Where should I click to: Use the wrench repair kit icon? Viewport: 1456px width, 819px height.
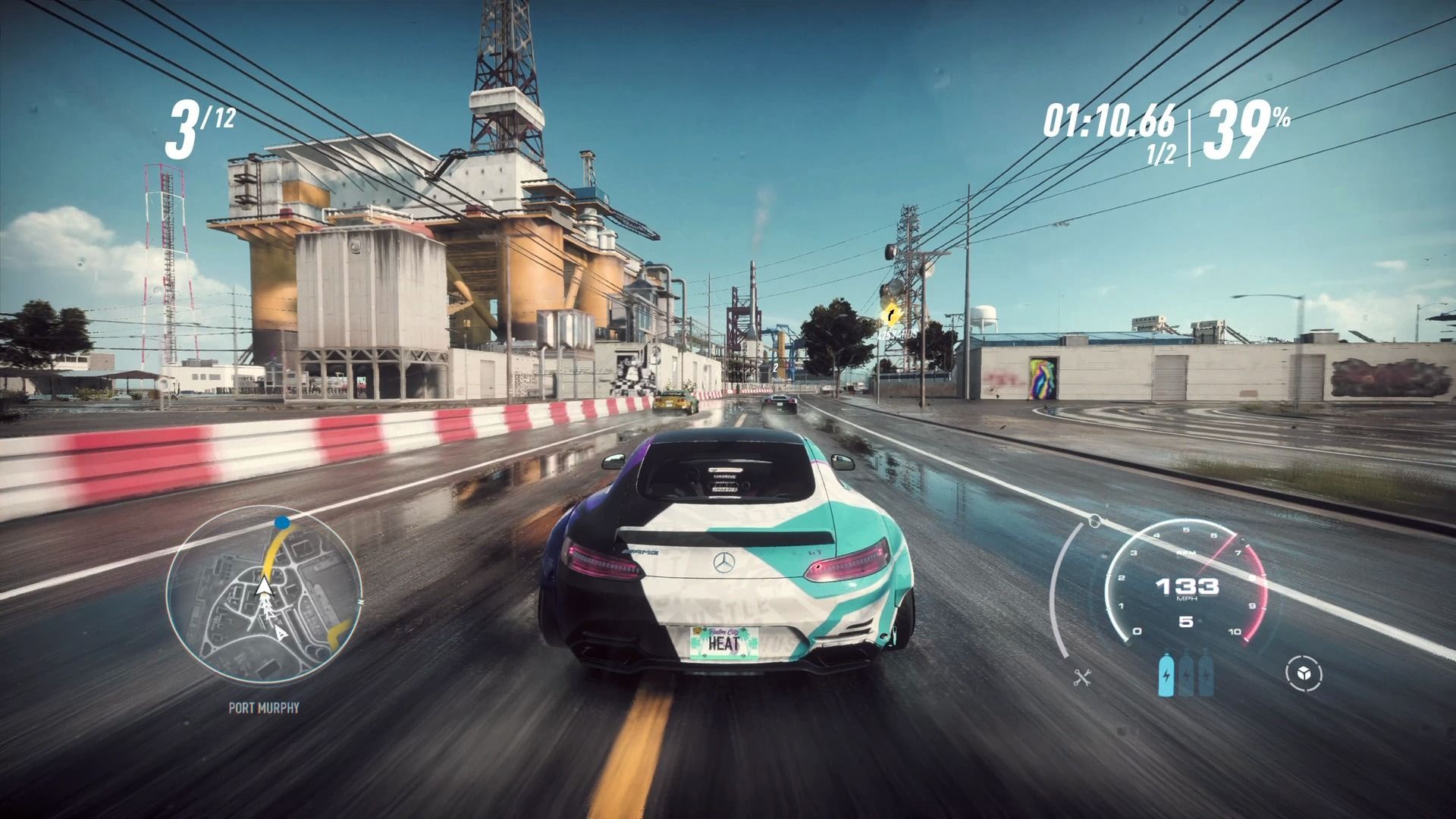[x=1082, y=677]
